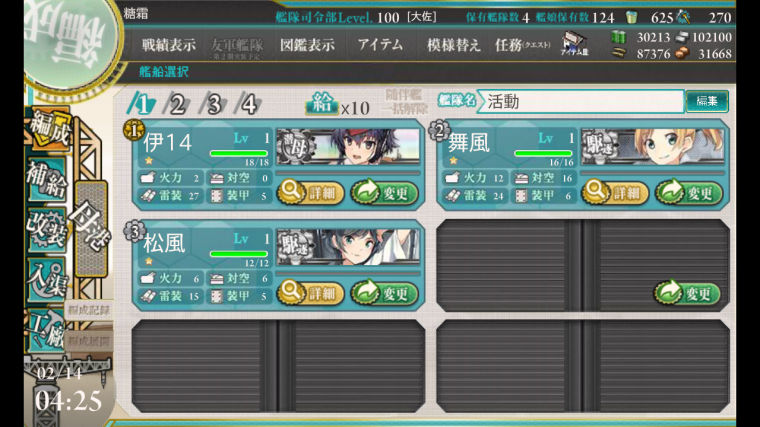The image size is (760, 427).
Task: Open the 任務 (クエスト) quest list
Action: click(522, 45)
